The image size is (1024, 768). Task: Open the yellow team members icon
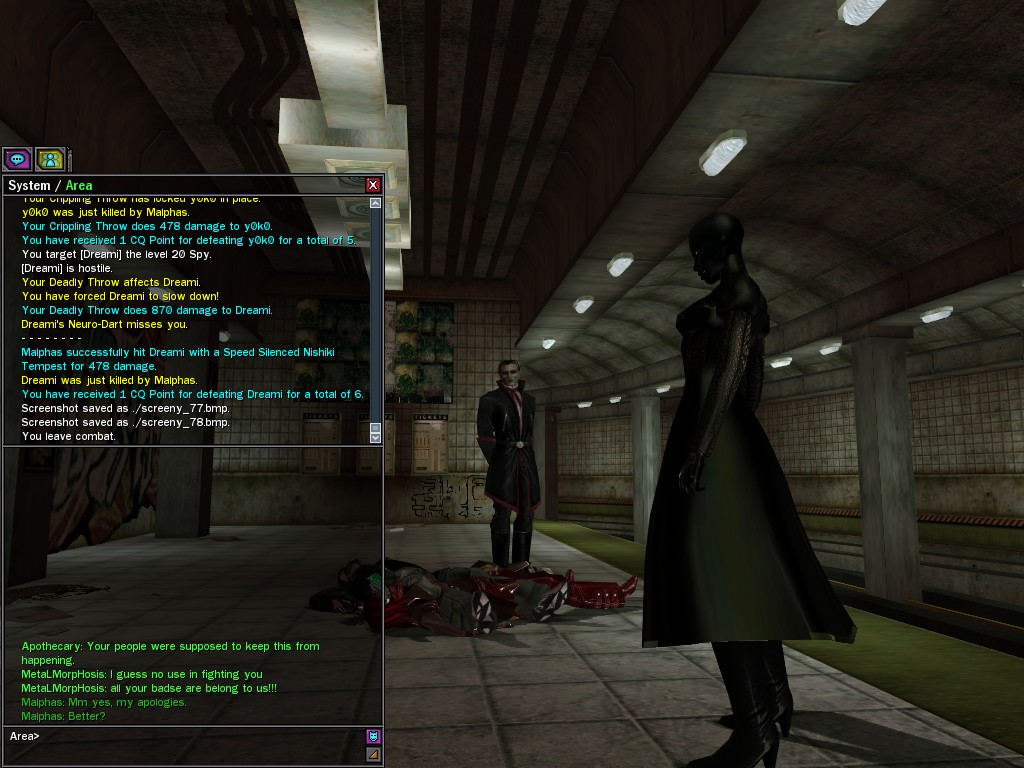[50, 159]
